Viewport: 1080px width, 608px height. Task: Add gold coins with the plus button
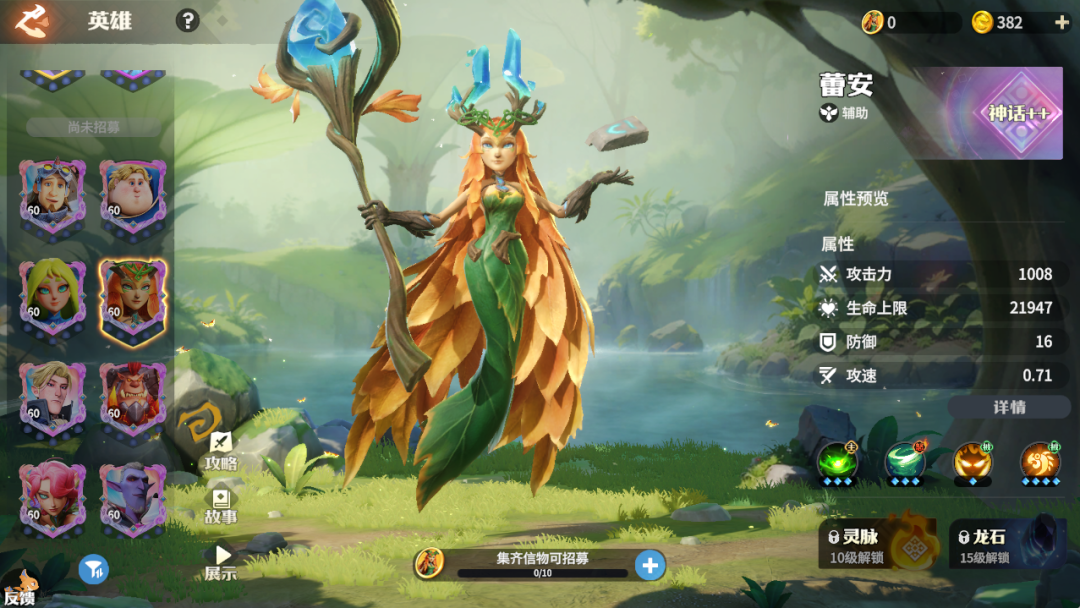point(1061,22)
